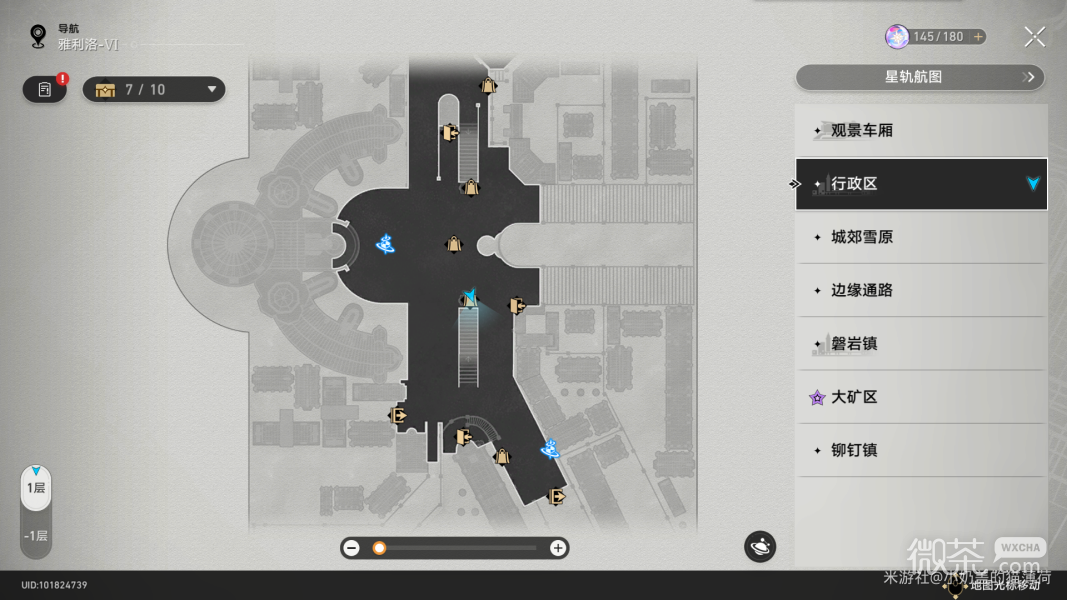Click the map zoom-out minus button
This screenshot has width=1067, height=600.
[x=352, y=548]
